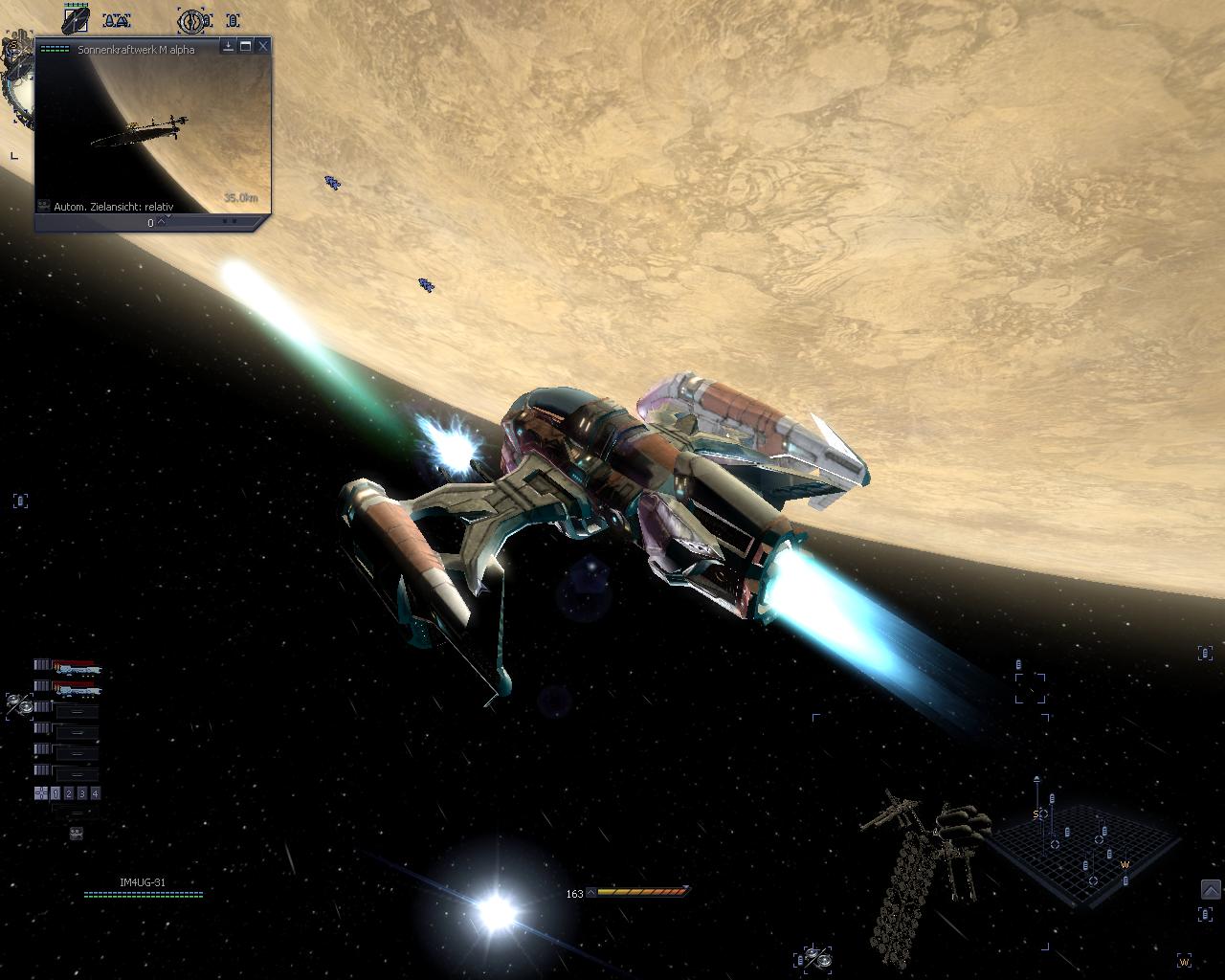Select weapon group 4
This screenshot has height=980, width=1225.
point(95,793)
